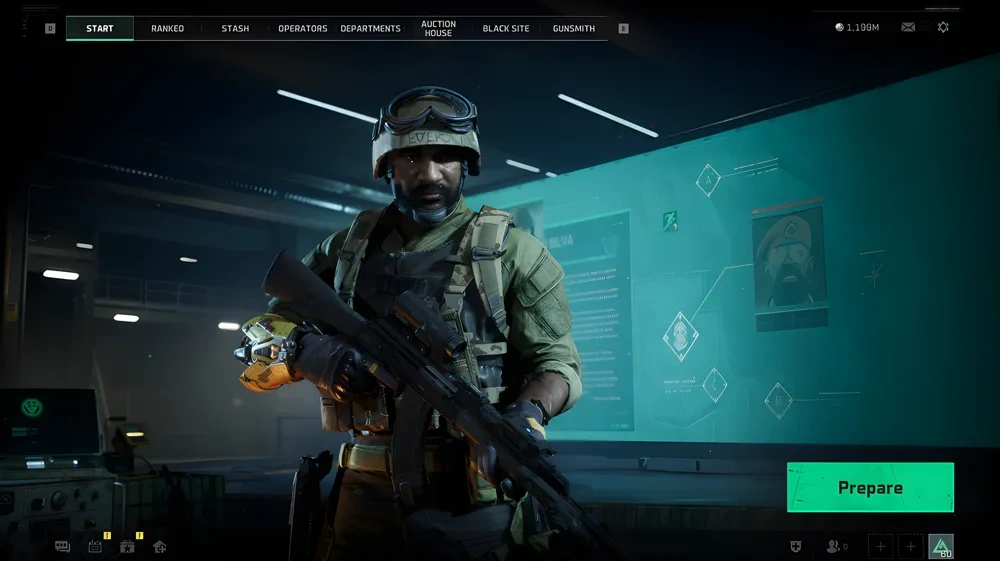The image size is (1000, 561).
Task: Open the mail envelope icon
Action: pos(908,27)
